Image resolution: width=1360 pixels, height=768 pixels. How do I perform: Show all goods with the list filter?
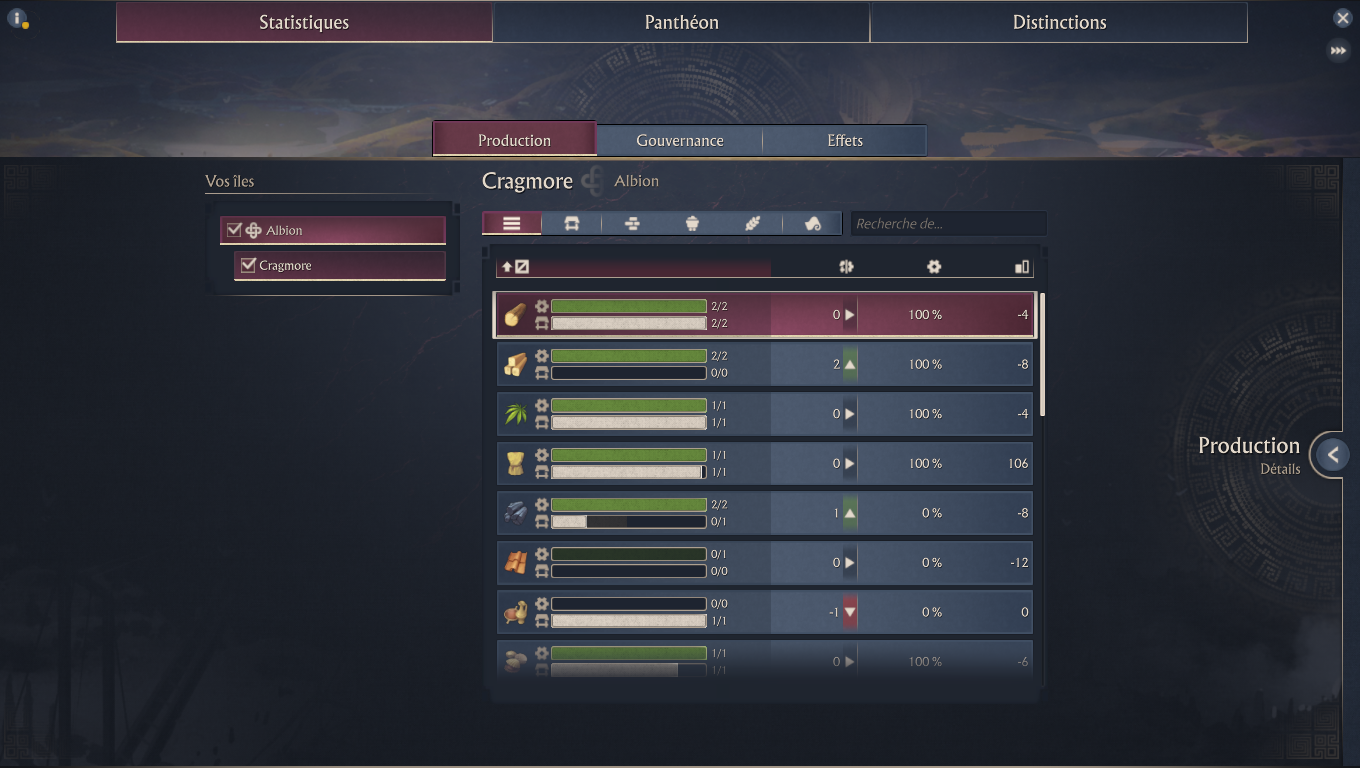point(512,223)
